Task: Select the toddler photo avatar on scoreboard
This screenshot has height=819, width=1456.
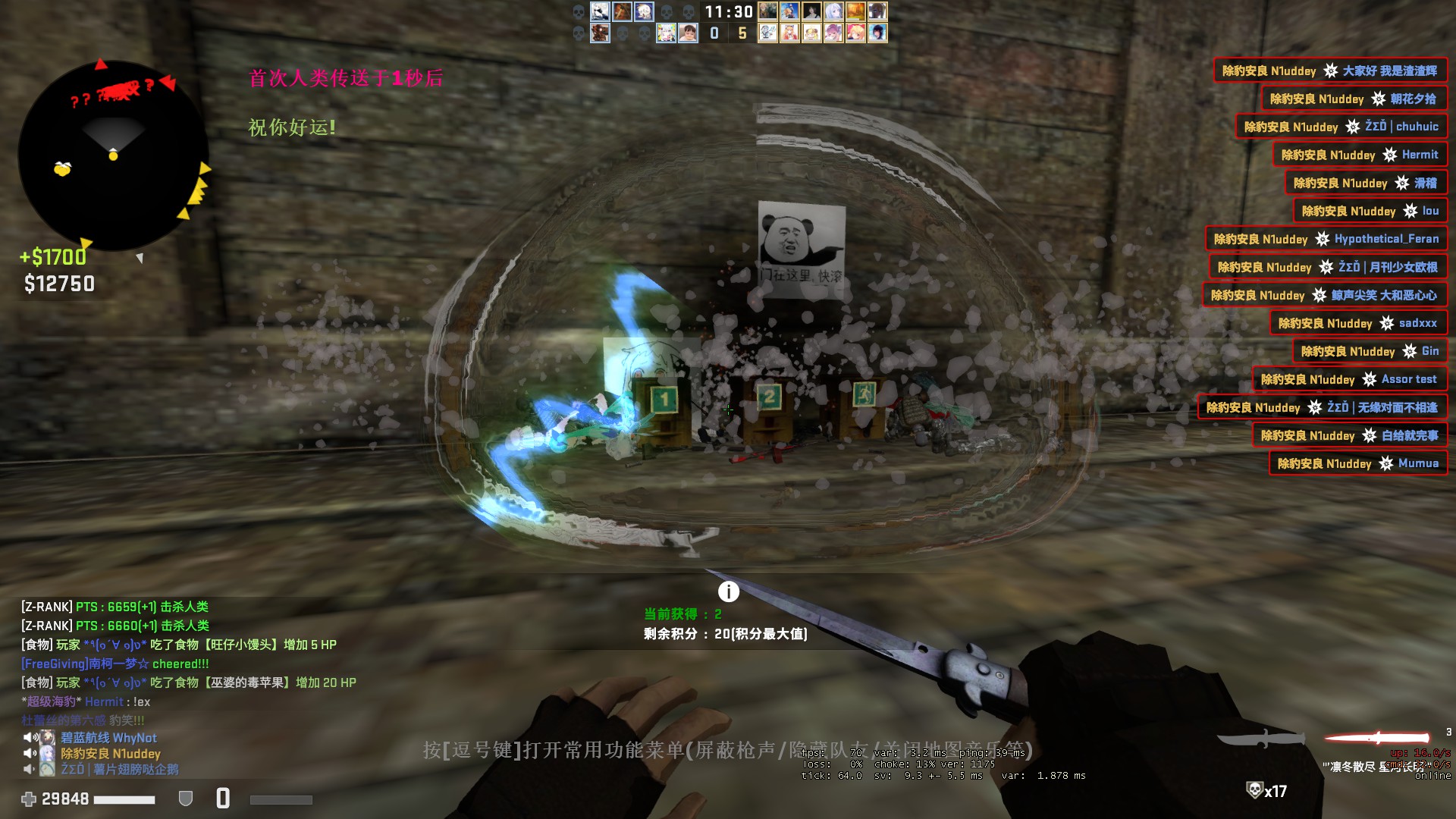Action: coord(688,33)
